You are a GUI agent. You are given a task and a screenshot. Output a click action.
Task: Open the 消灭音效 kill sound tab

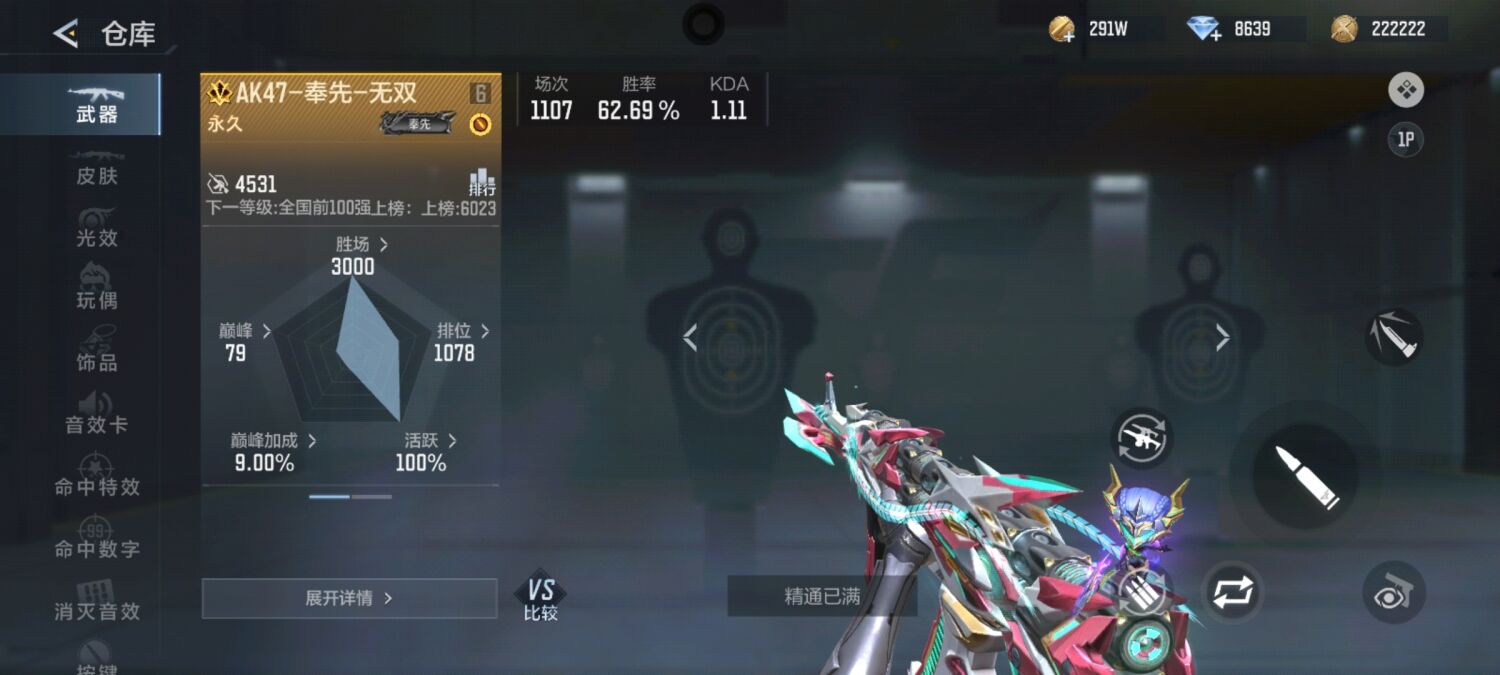(96, 601)
